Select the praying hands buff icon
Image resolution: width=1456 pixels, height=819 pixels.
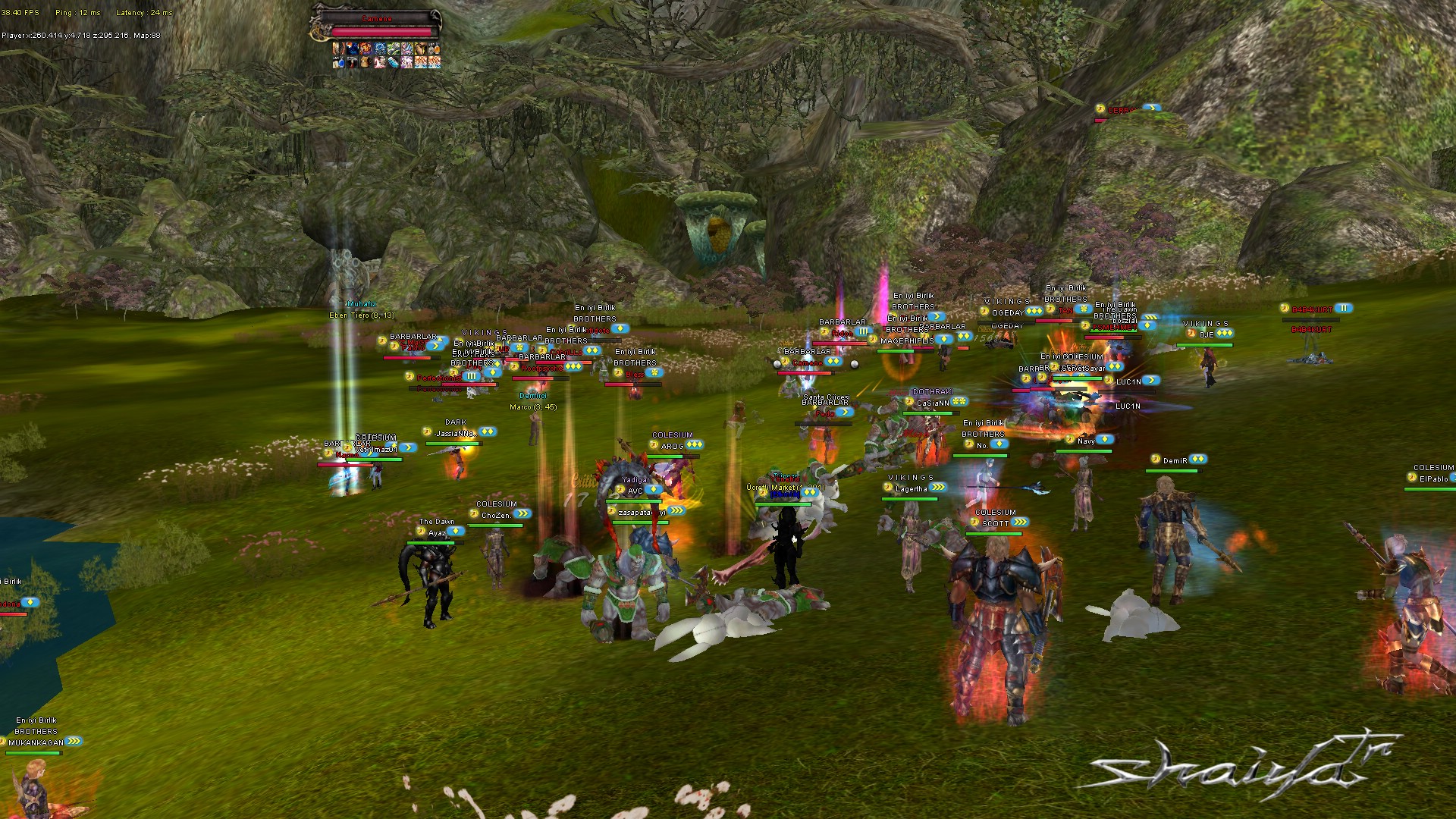[421, 49]
